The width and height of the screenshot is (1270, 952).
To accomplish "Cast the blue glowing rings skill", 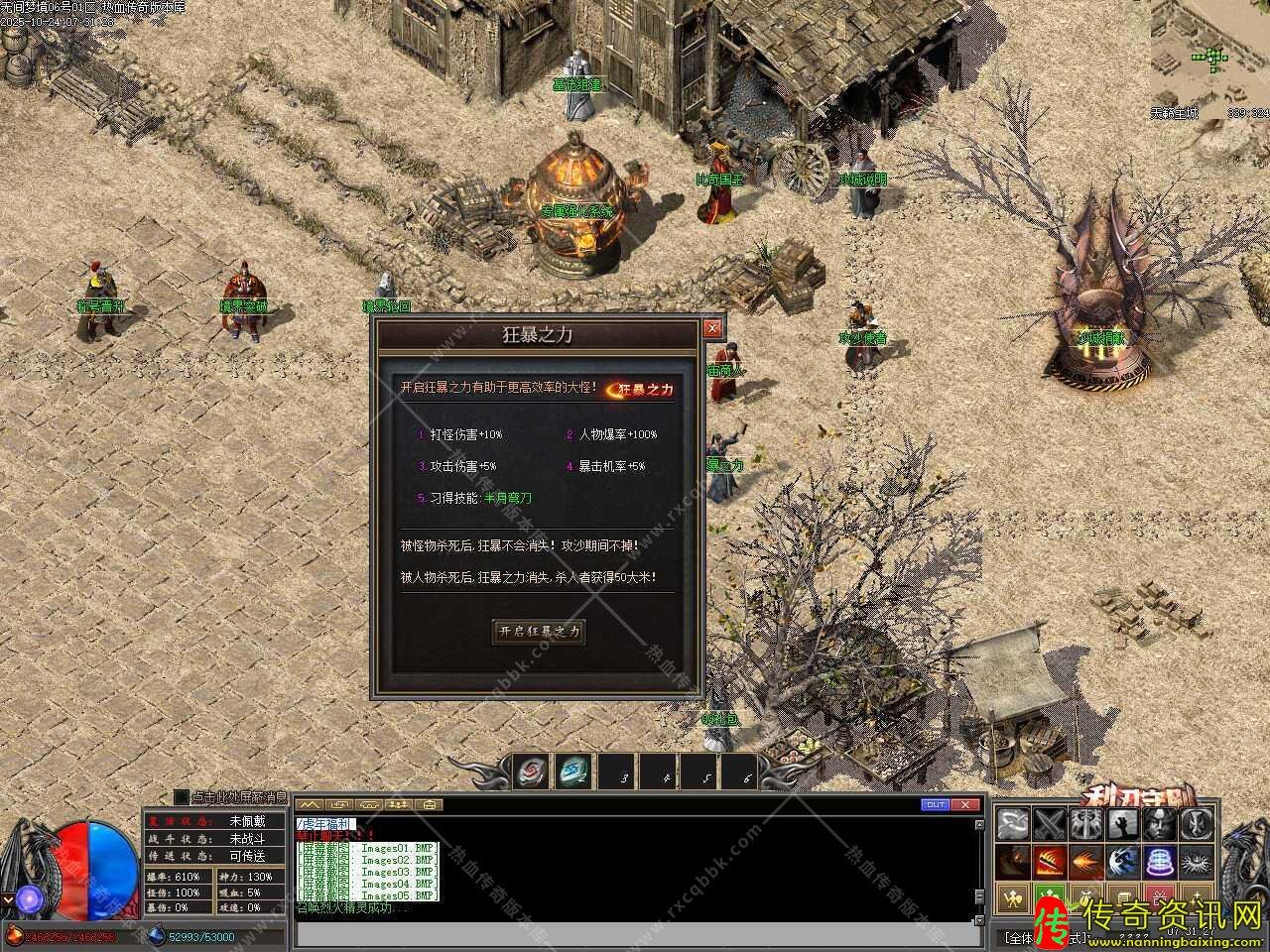I will [x=1158, y=861].
